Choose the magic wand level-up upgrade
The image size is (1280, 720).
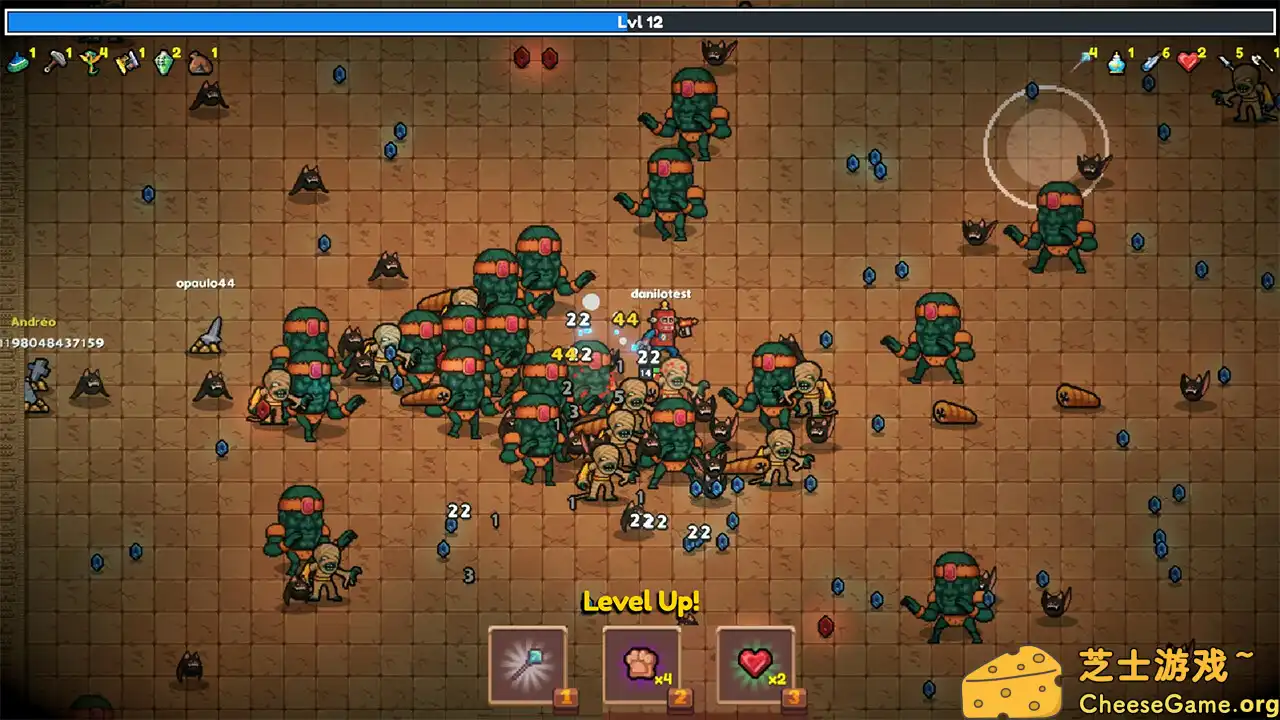point(527,664)
